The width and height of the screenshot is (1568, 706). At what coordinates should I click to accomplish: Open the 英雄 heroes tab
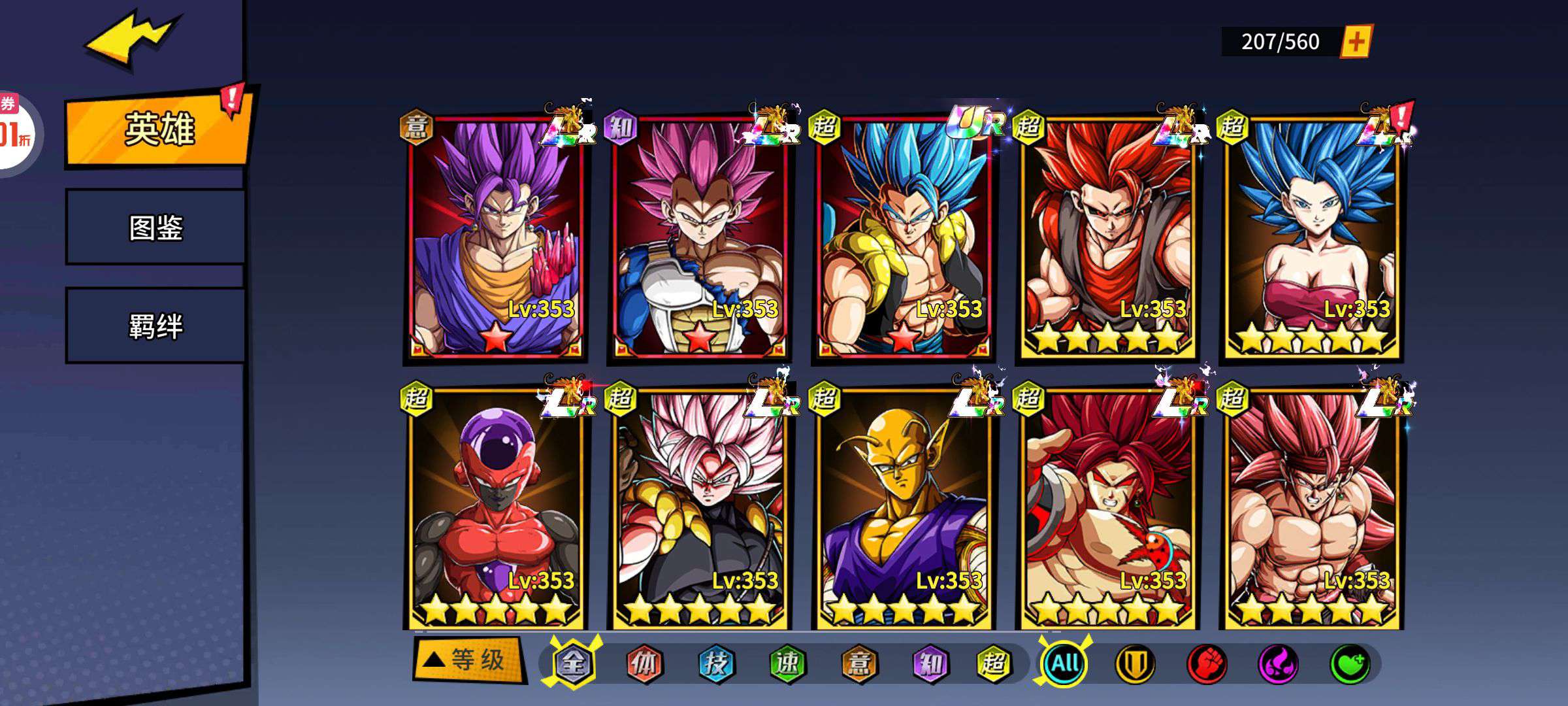click(x=159, y=128)
